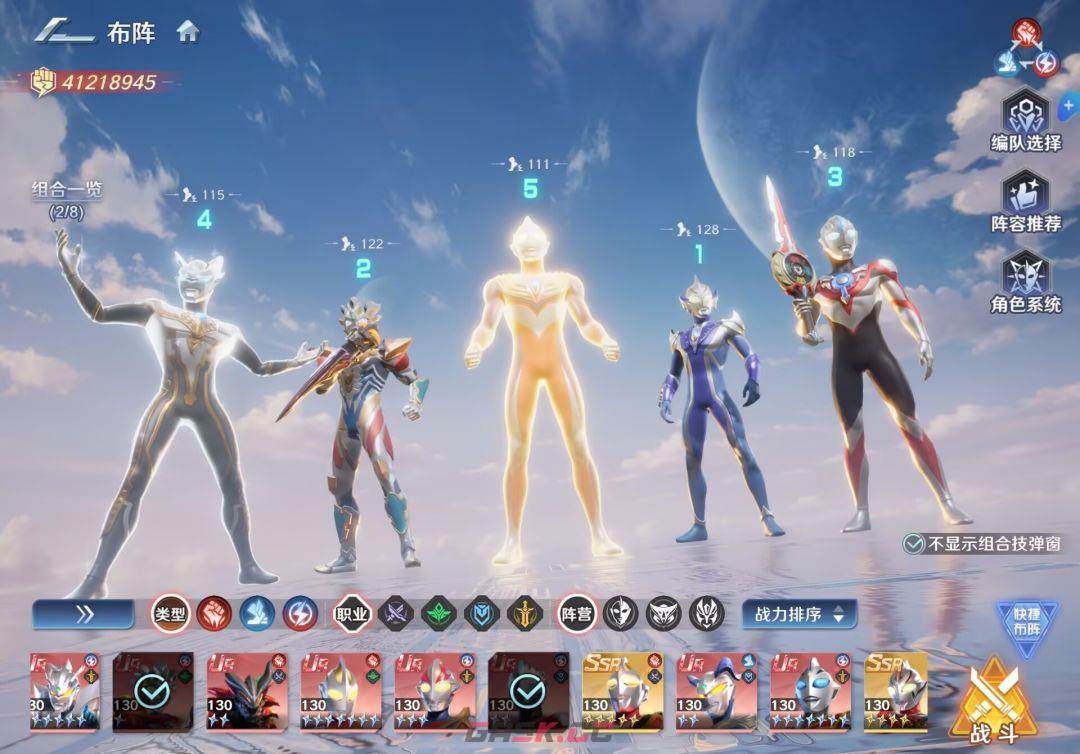Open the 角色系统 character system
This screenshot has height=754, width=1080.
coord(1026,282)
